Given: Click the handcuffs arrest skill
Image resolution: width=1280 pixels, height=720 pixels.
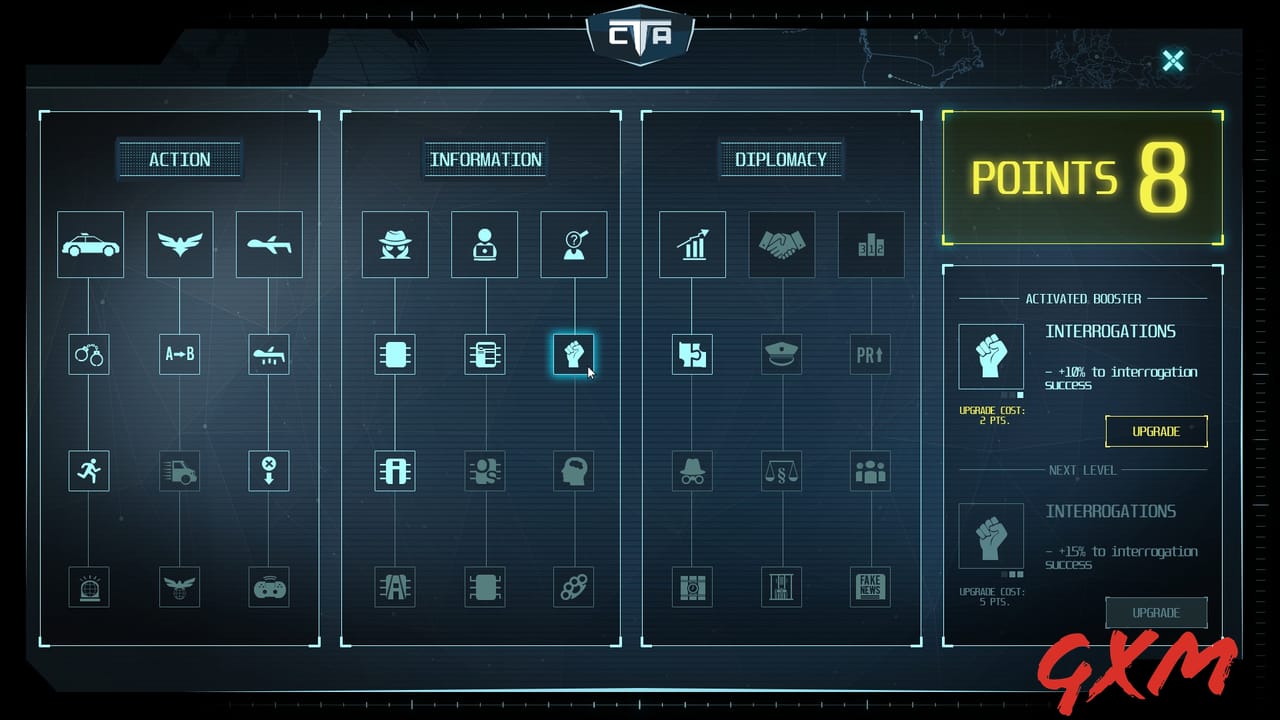Looking at the screenshot, I should click(89, 354).
